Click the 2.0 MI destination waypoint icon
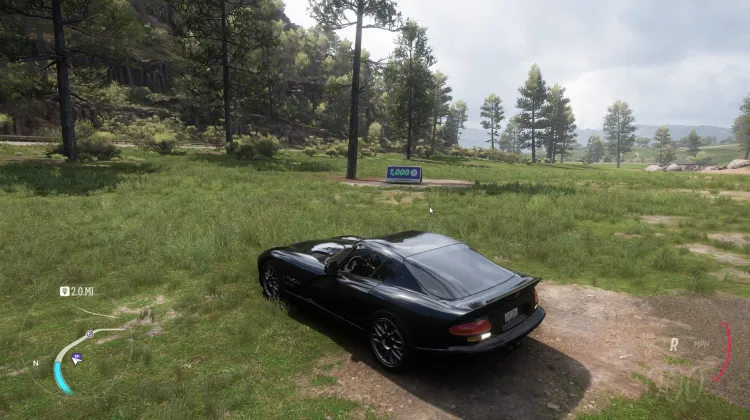Image resolution: width=750 pixels, height=420 pixels. tap(64, 292)
